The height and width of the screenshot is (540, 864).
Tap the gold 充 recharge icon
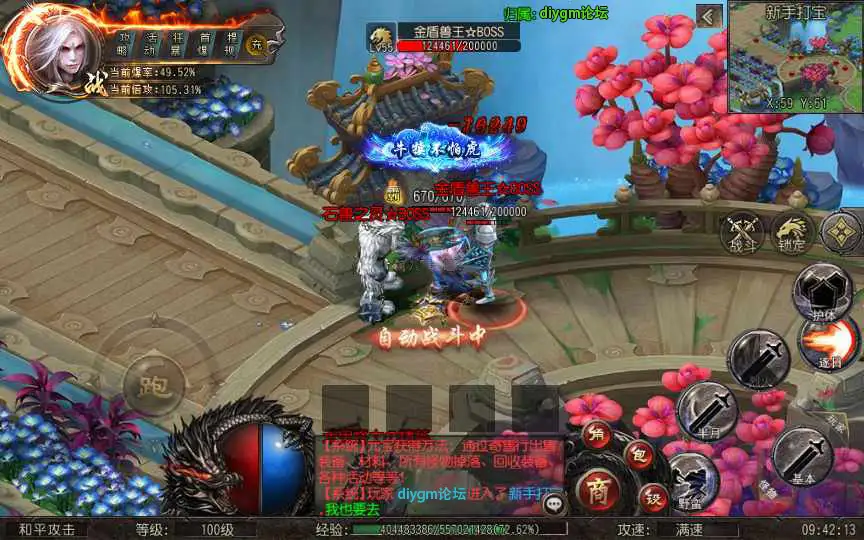(256, 44)
